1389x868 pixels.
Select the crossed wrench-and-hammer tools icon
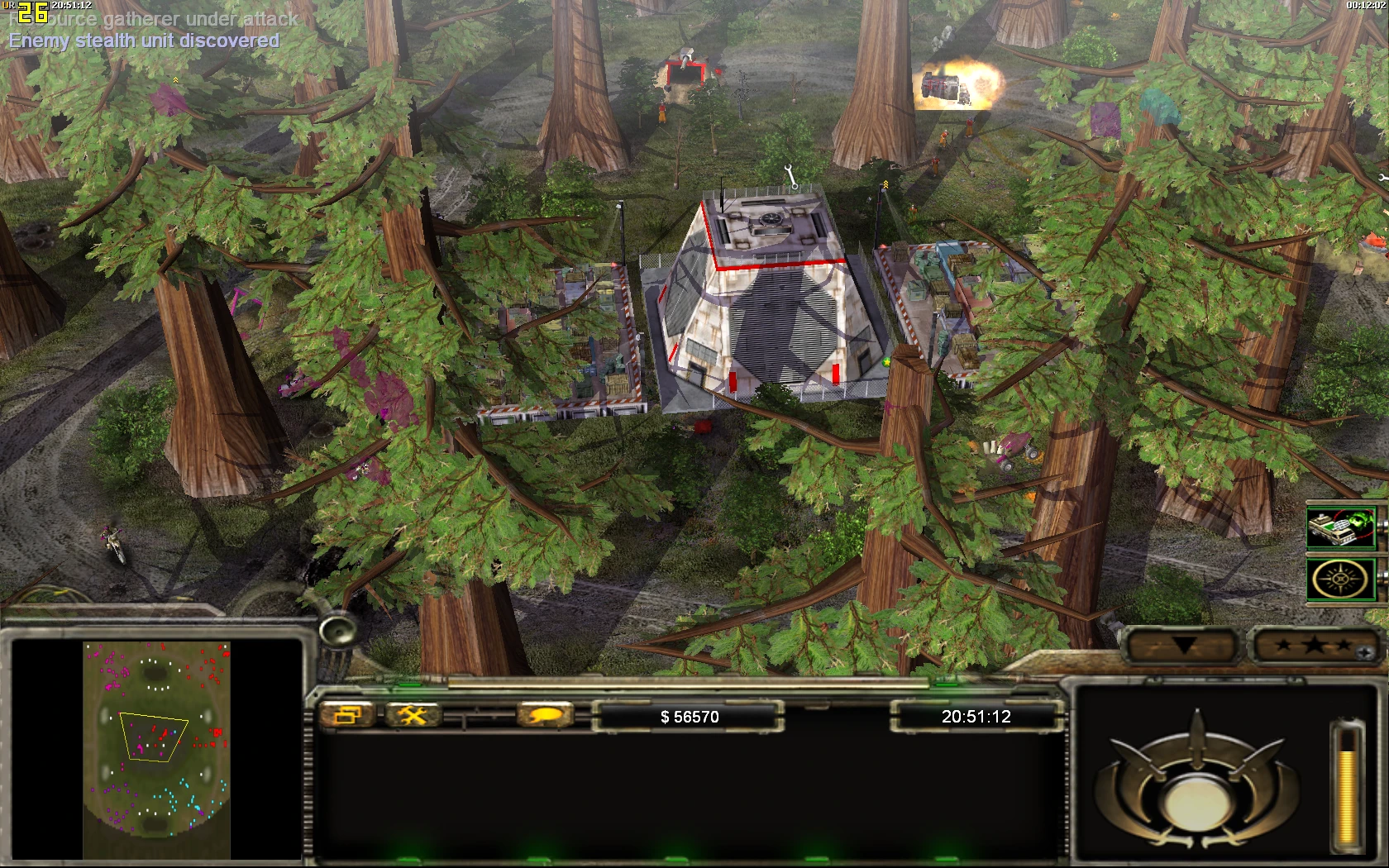[413, 716]
